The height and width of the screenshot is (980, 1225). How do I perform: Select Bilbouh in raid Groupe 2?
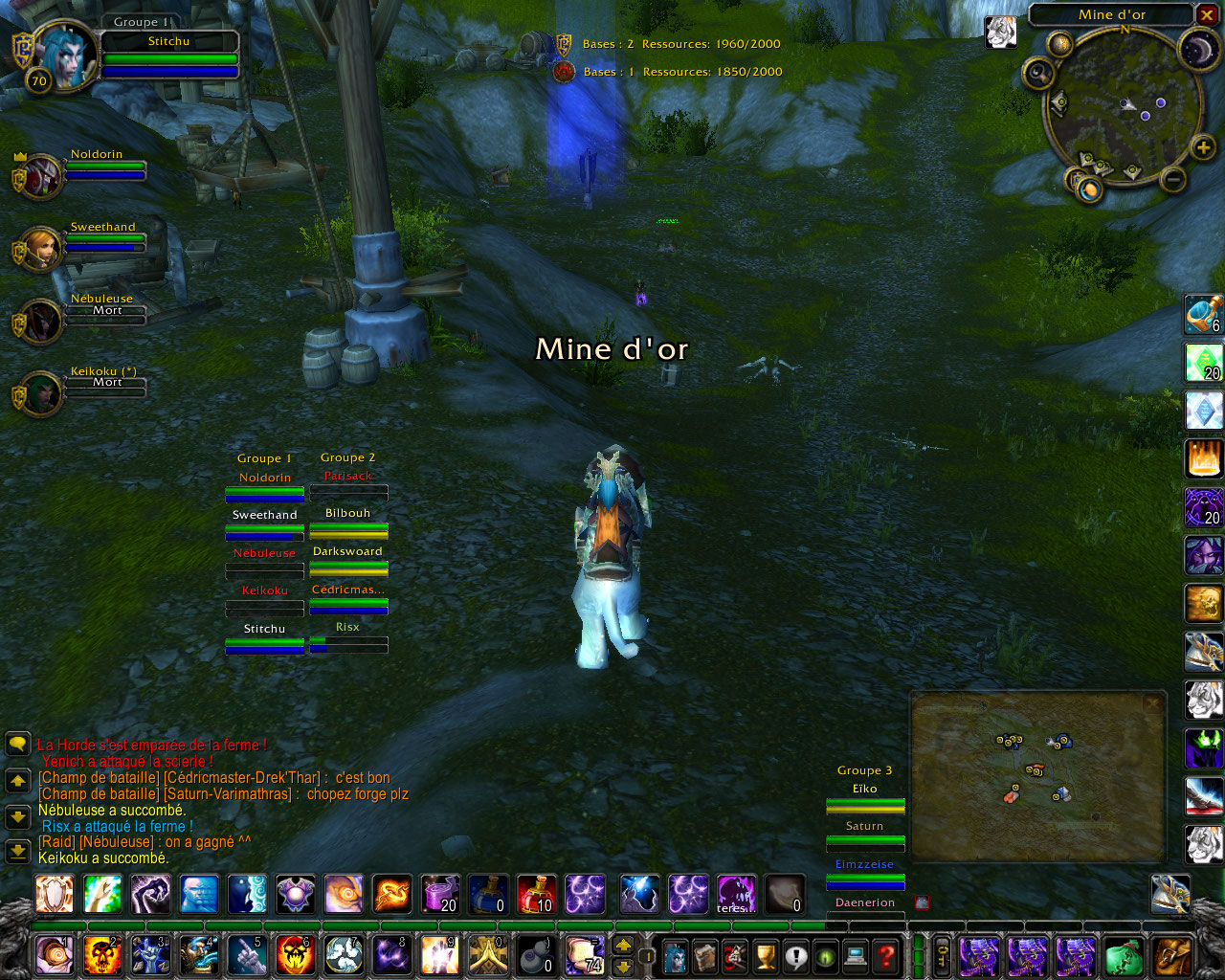click(x=348, y=523)
